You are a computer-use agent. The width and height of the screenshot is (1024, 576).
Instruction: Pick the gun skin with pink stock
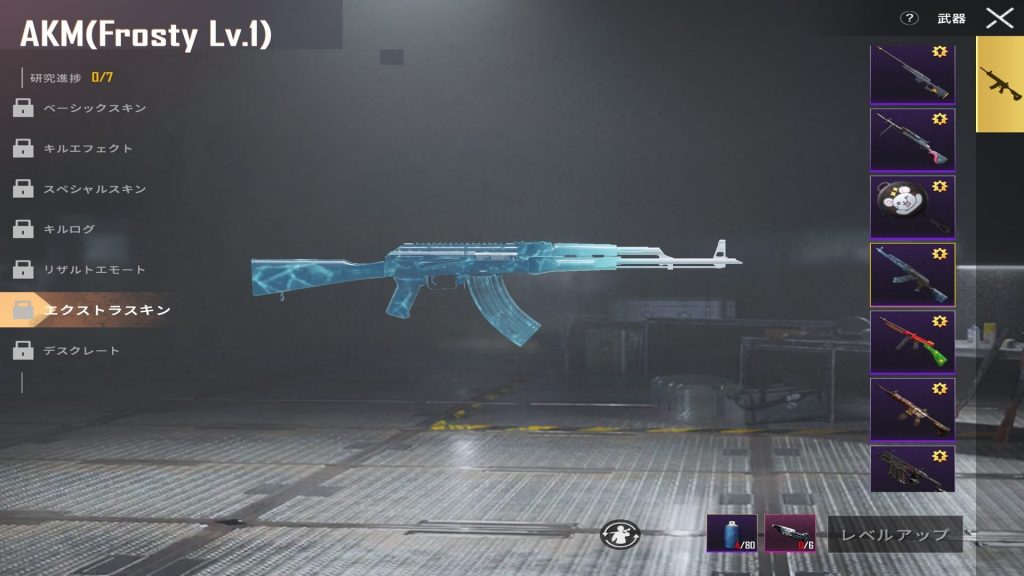pyautogui.click(x=912, y=139)
